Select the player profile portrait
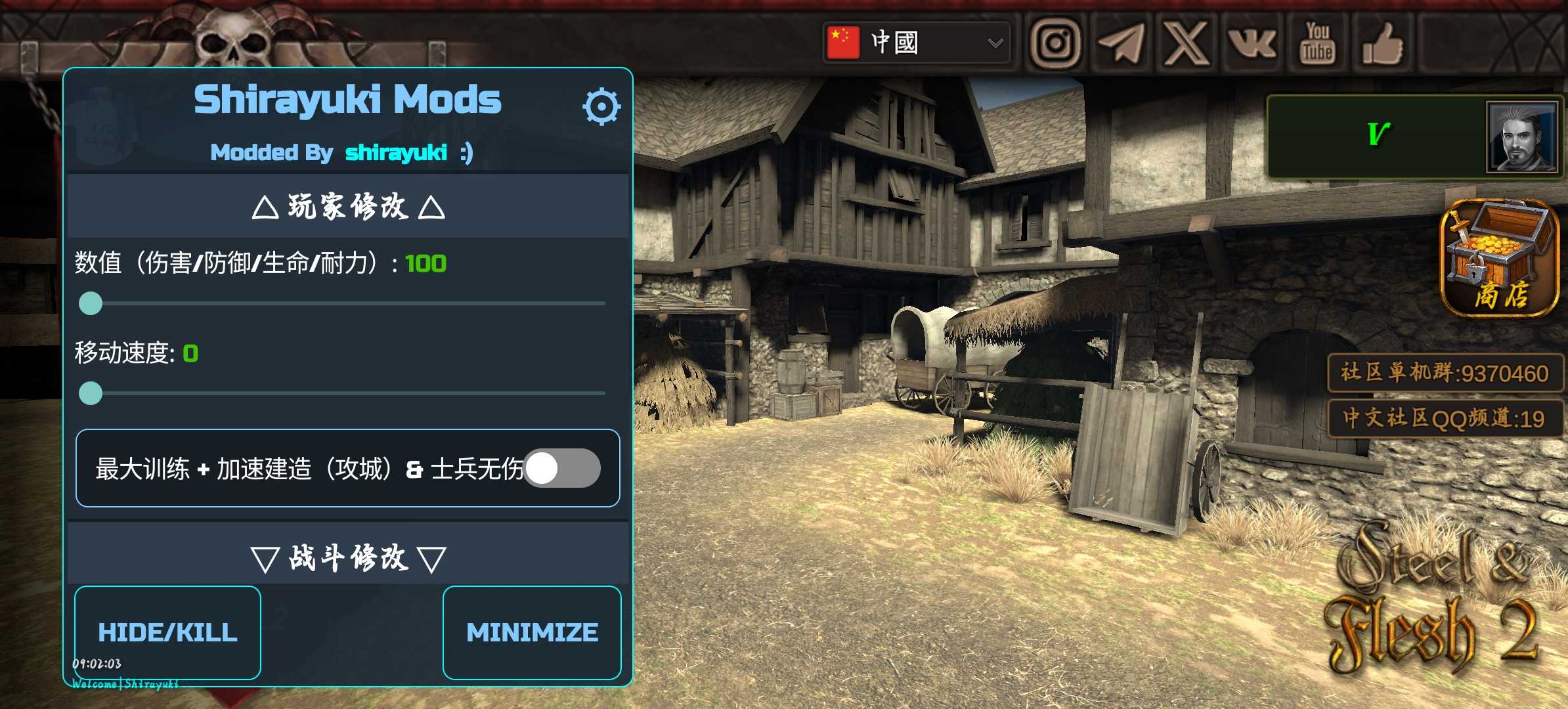 pos(1521,137)
